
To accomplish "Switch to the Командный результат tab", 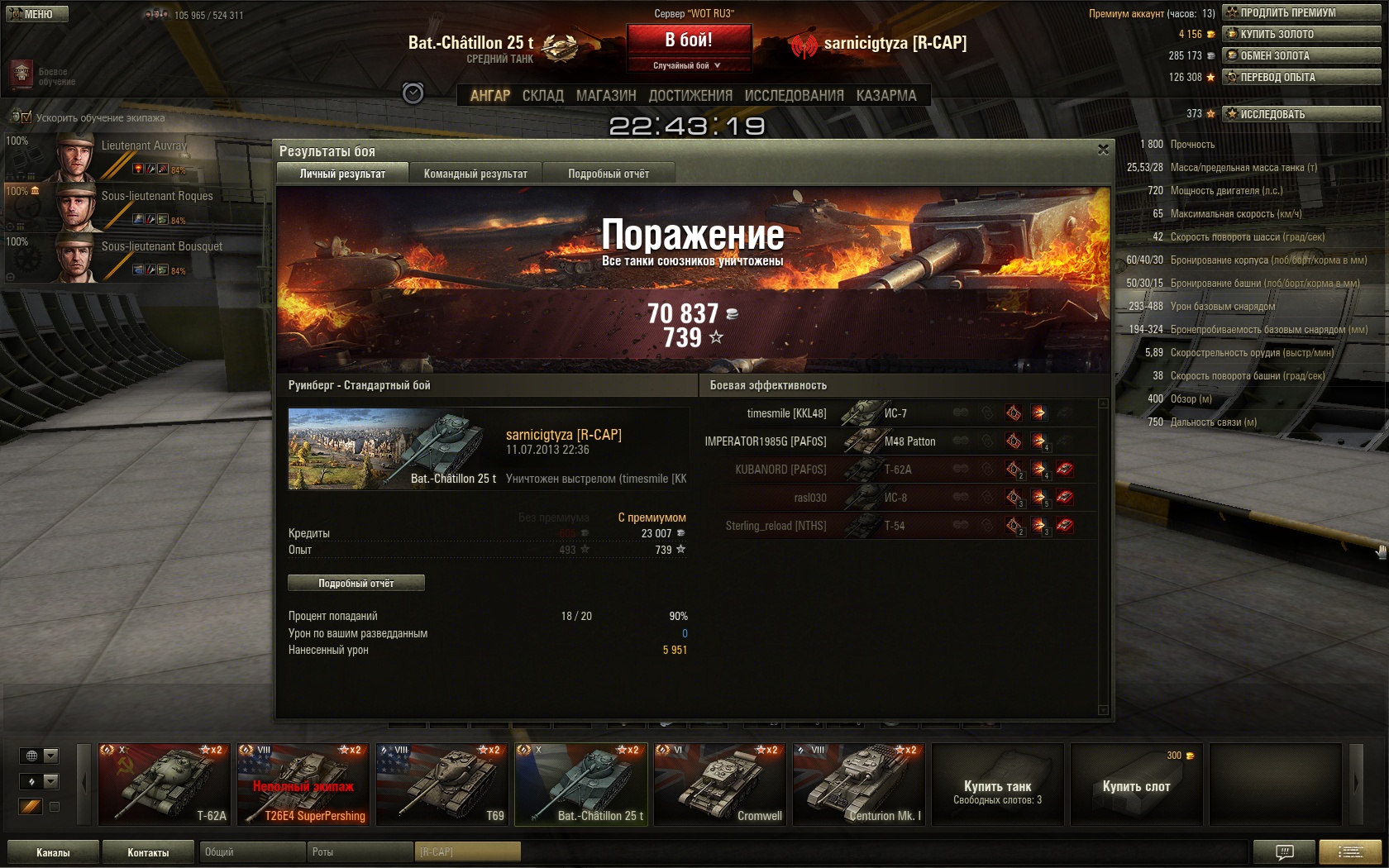I will 475,174.
